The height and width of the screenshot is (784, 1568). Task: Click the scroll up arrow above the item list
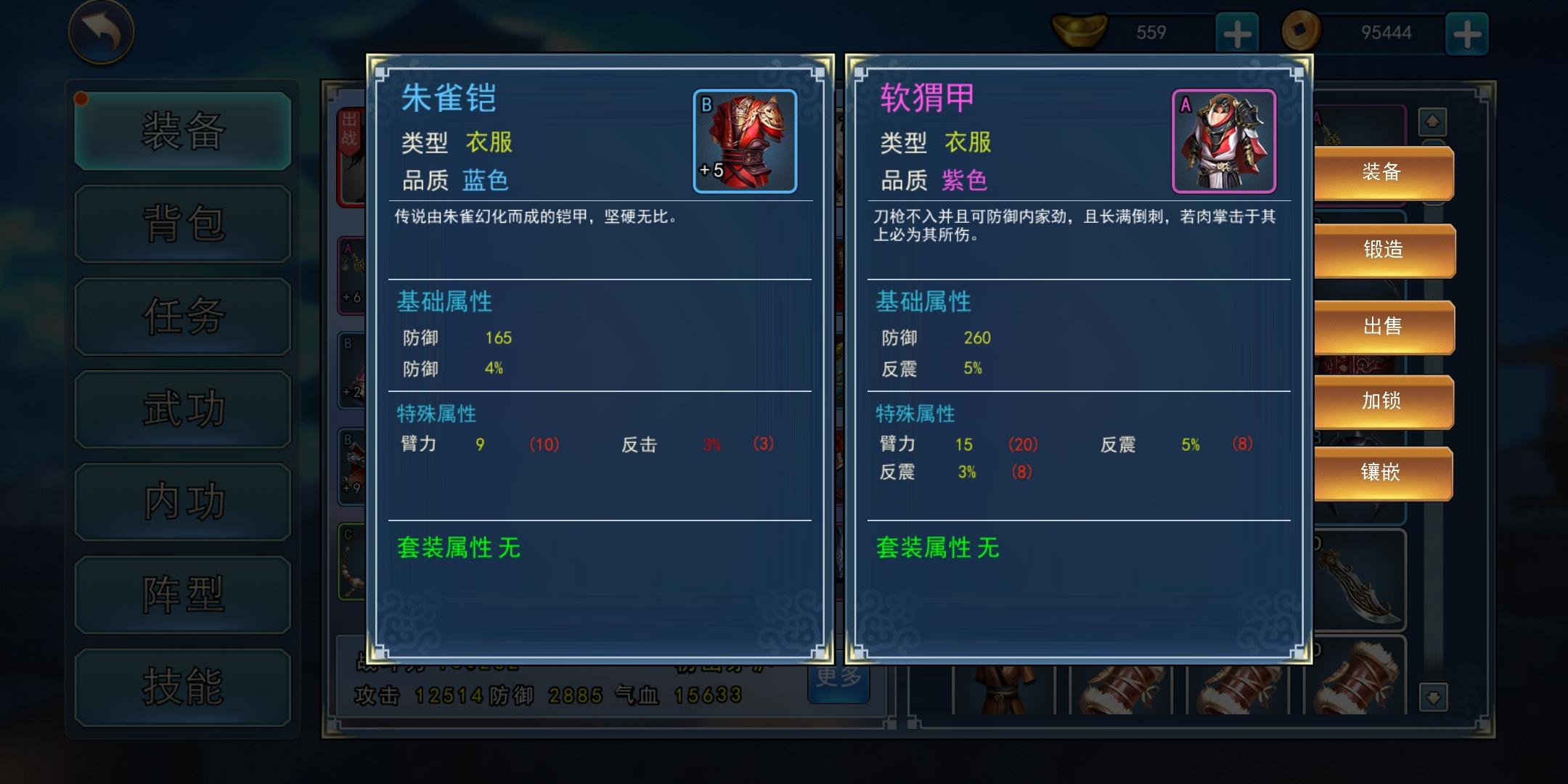click(x=1431, y=122)
